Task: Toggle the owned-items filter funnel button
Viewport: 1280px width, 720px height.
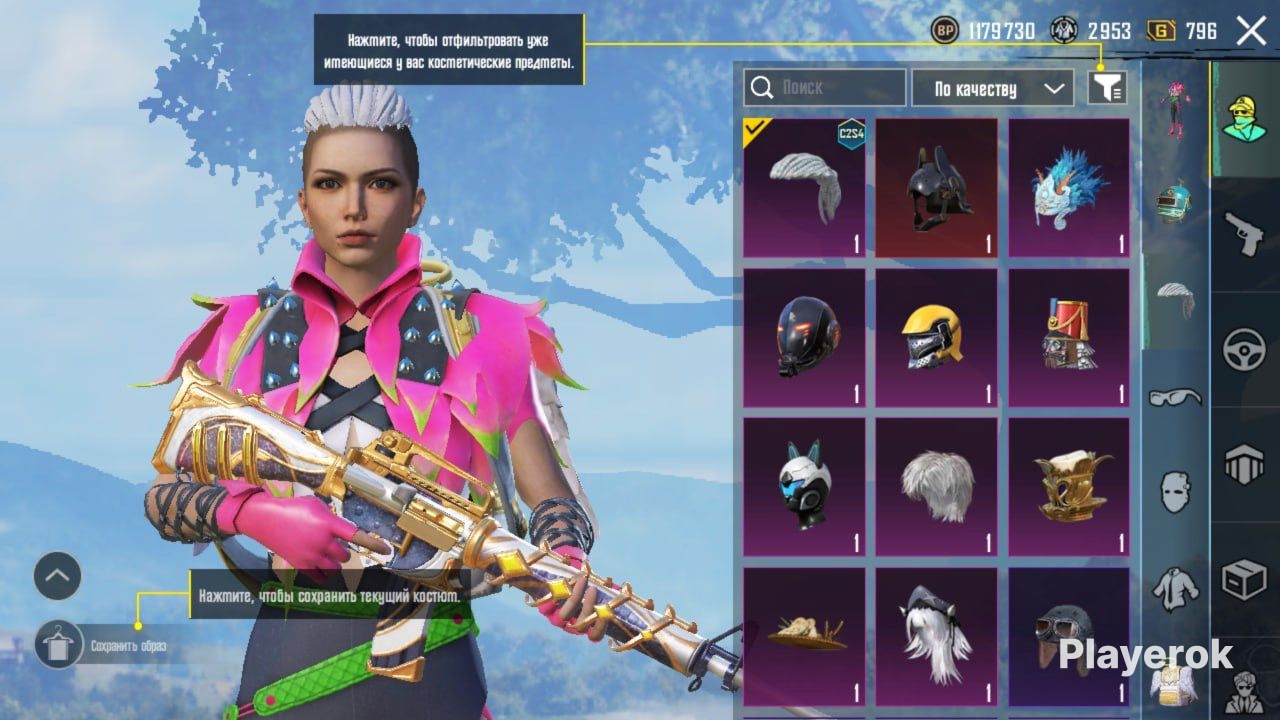Action: pos(1107,88)
